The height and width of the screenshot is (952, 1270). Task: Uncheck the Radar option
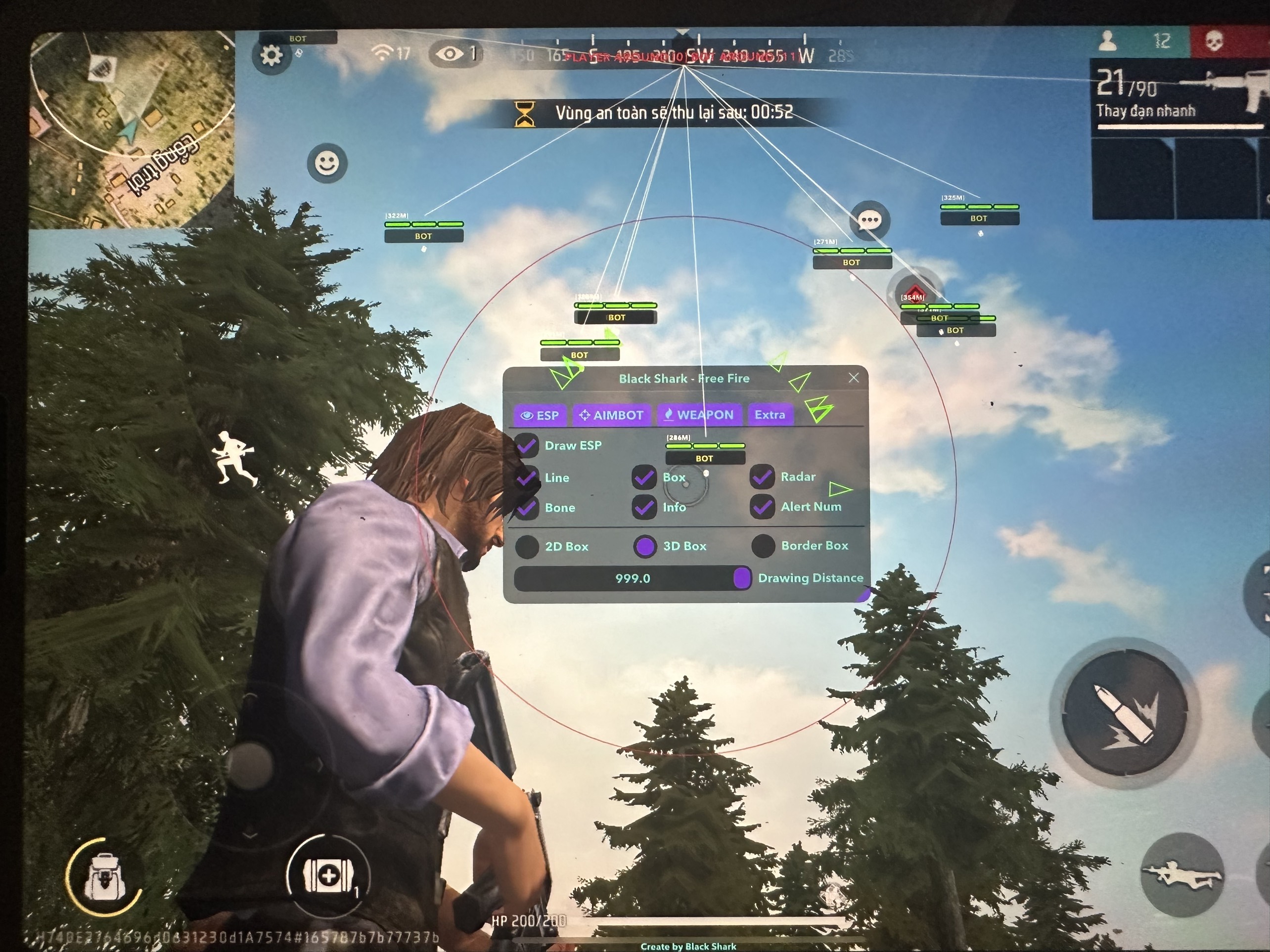click(x=762, y=477)
